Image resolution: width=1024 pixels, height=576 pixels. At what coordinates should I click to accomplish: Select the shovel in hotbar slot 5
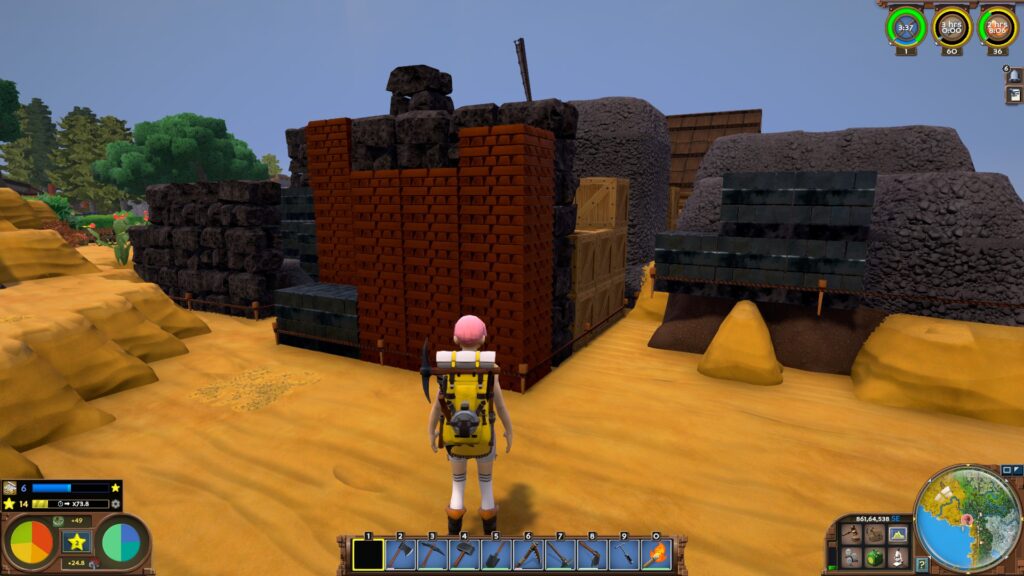(x=496, y=554)
